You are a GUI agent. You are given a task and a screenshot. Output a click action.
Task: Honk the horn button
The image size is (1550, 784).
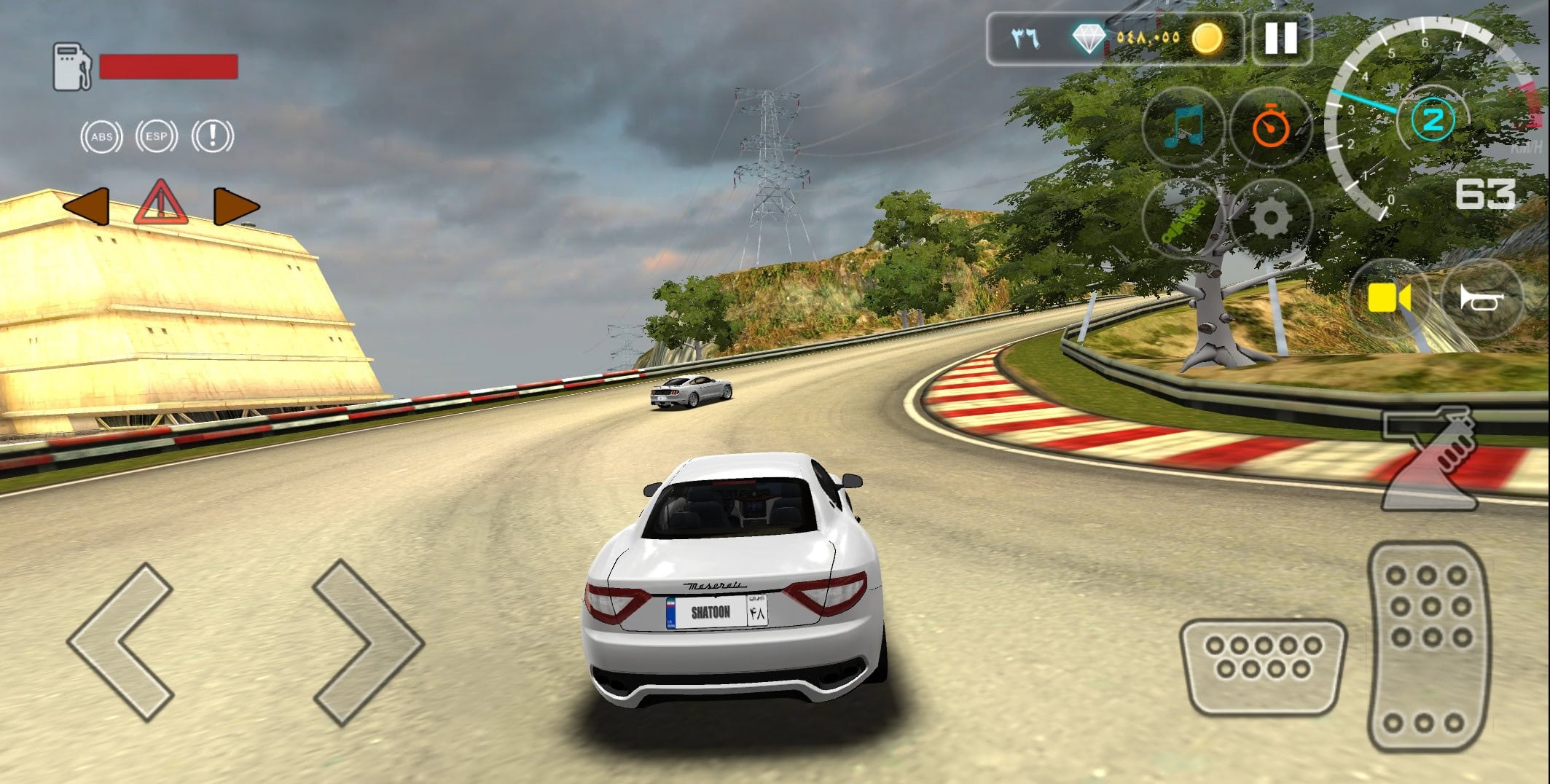(1481, 298)
